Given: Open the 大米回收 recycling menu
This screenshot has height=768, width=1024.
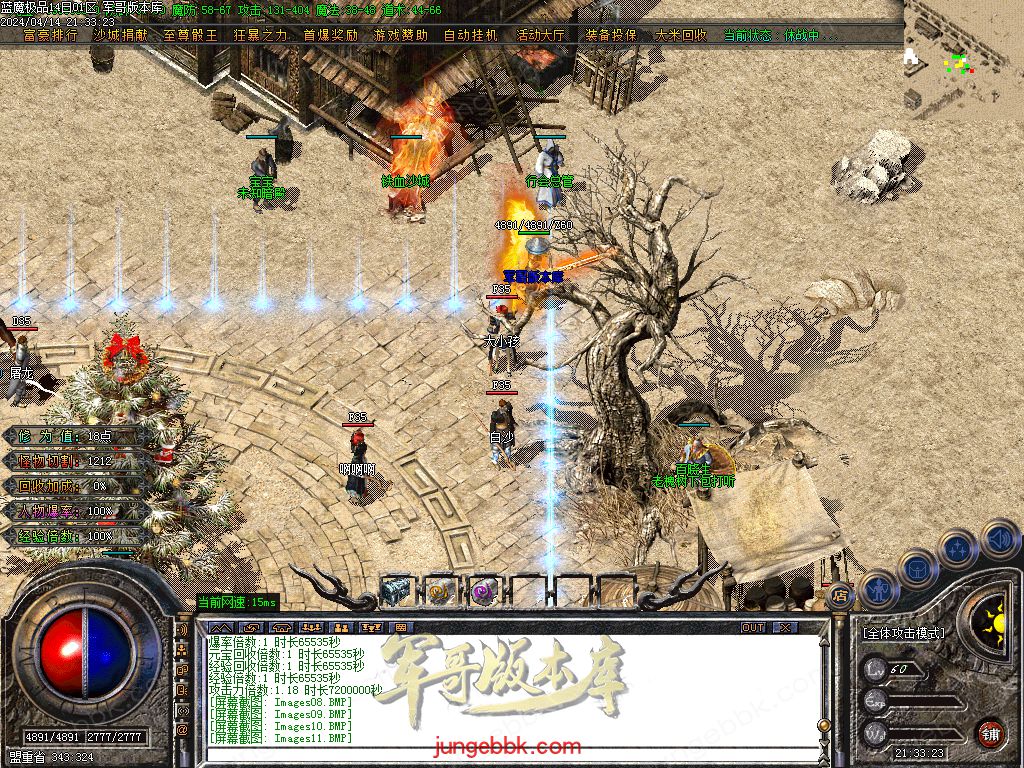Looking at the screenshot, I should (681, 35).
